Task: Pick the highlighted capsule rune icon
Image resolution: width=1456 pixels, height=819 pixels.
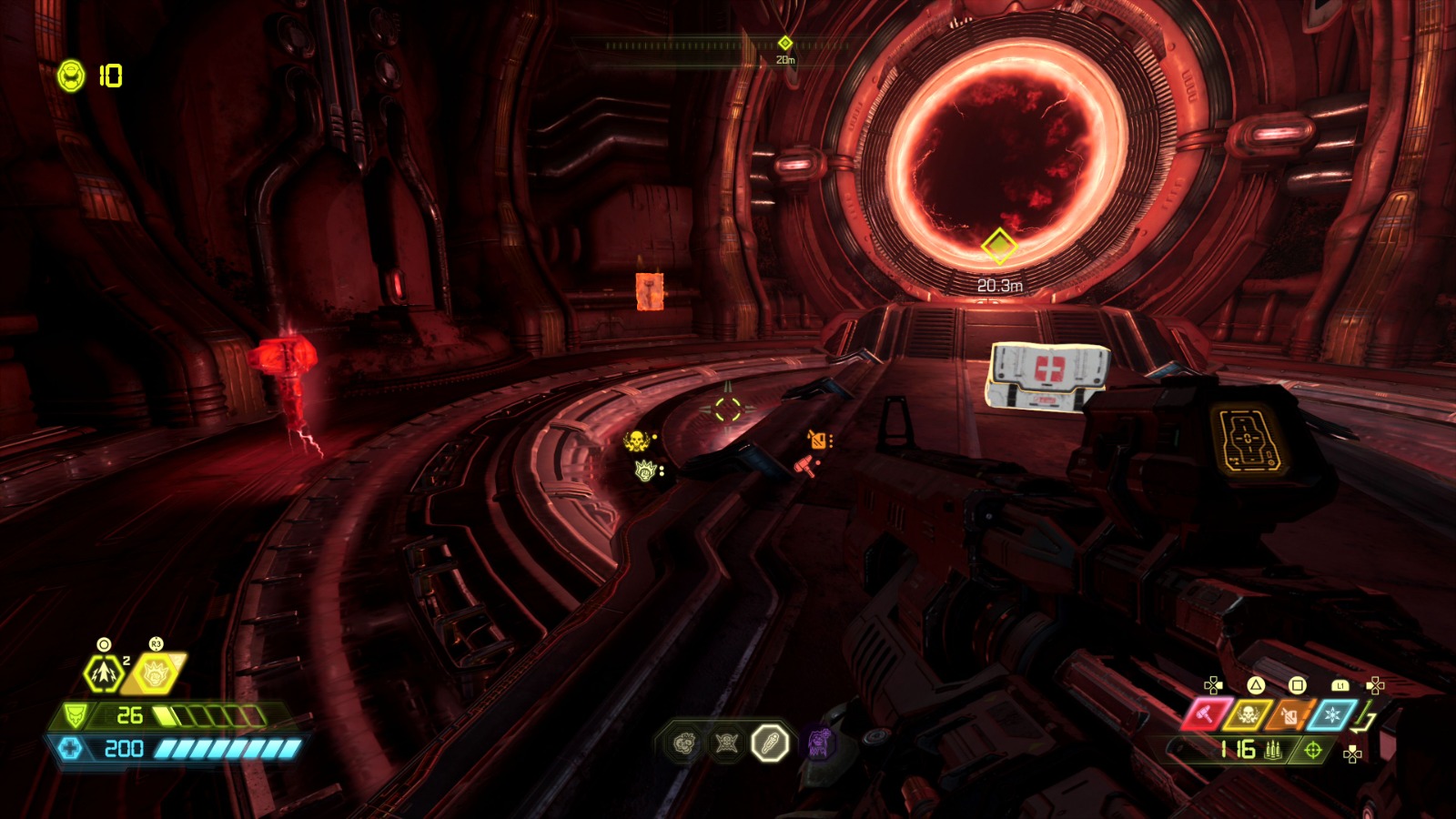Action: (769, 743)
